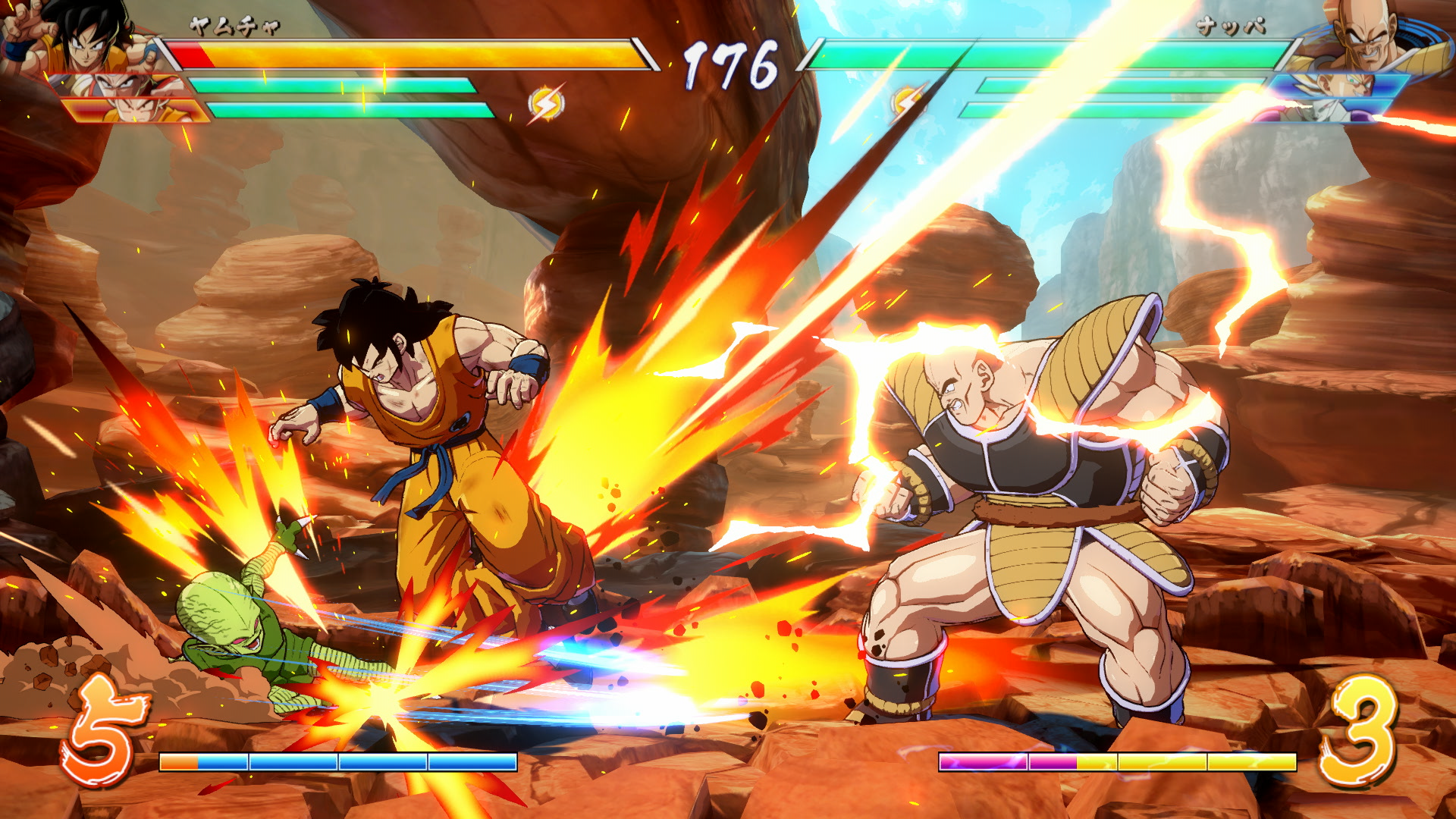
Task: Activate the right team's Sparking Blast icon
Action: pyautogui.click(x=908, y=102)
